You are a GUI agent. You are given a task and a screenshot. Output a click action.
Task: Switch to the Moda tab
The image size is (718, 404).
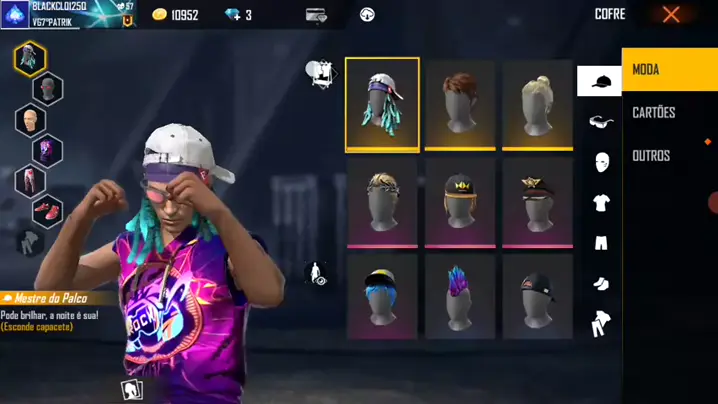(x=669, y=70)
